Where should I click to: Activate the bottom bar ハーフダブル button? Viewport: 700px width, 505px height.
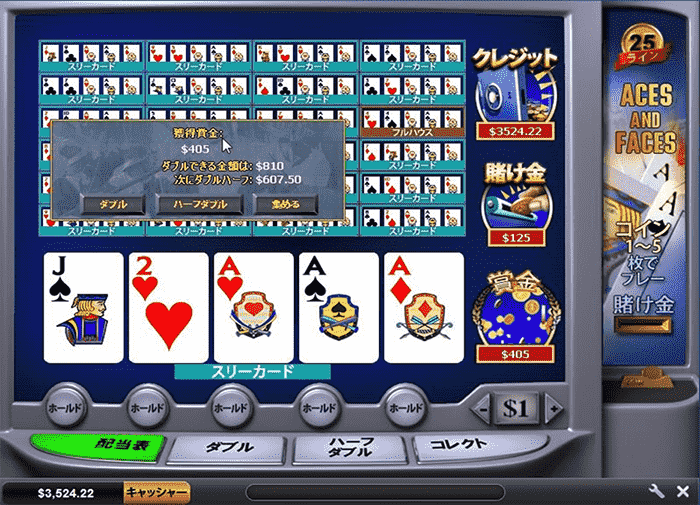(353, 447)
